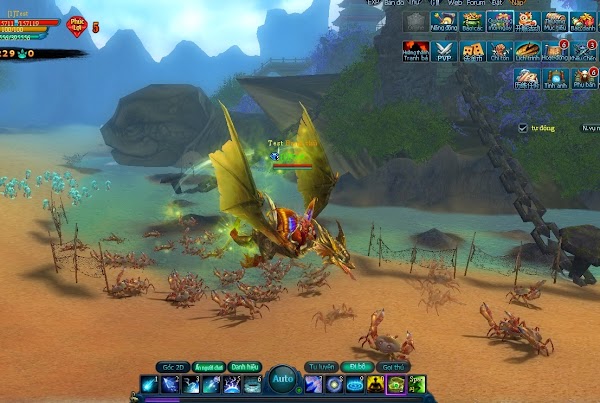Toggle the Auto combat button
Image resolution: width=600 pixels, height=403 pixels.
click(282, 381)
